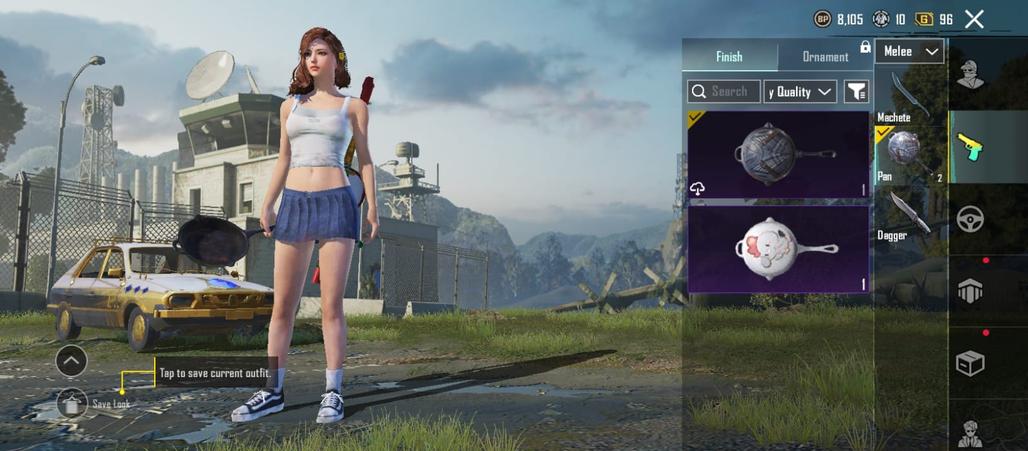Open the backpack gear category

coord(970,291)
